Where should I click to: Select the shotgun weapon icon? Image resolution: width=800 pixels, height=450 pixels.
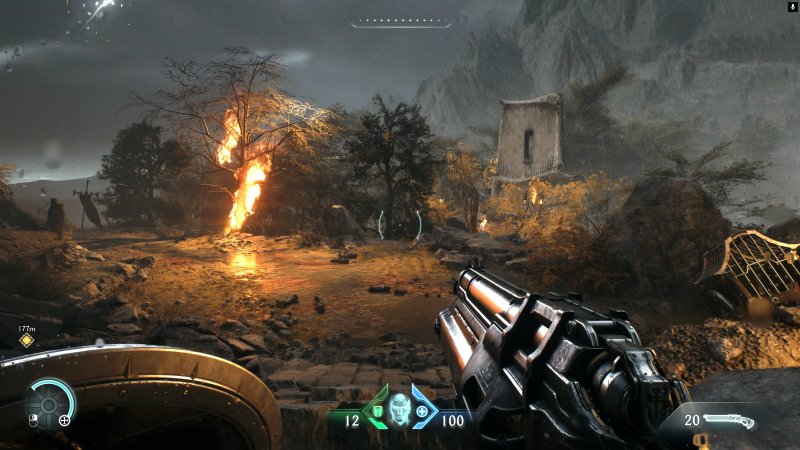click(x=729, y=421)
